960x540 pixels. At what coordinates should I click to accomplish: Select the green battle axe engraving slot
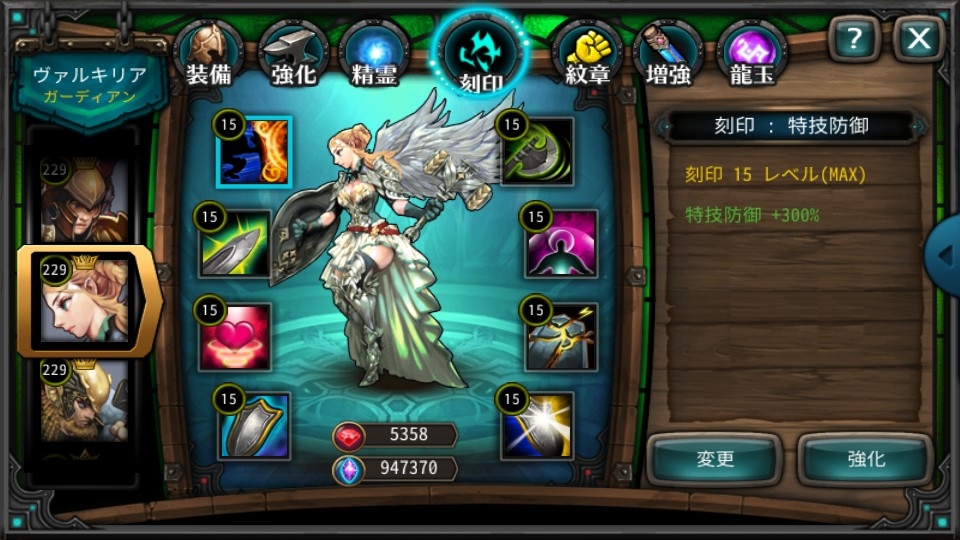538,152
